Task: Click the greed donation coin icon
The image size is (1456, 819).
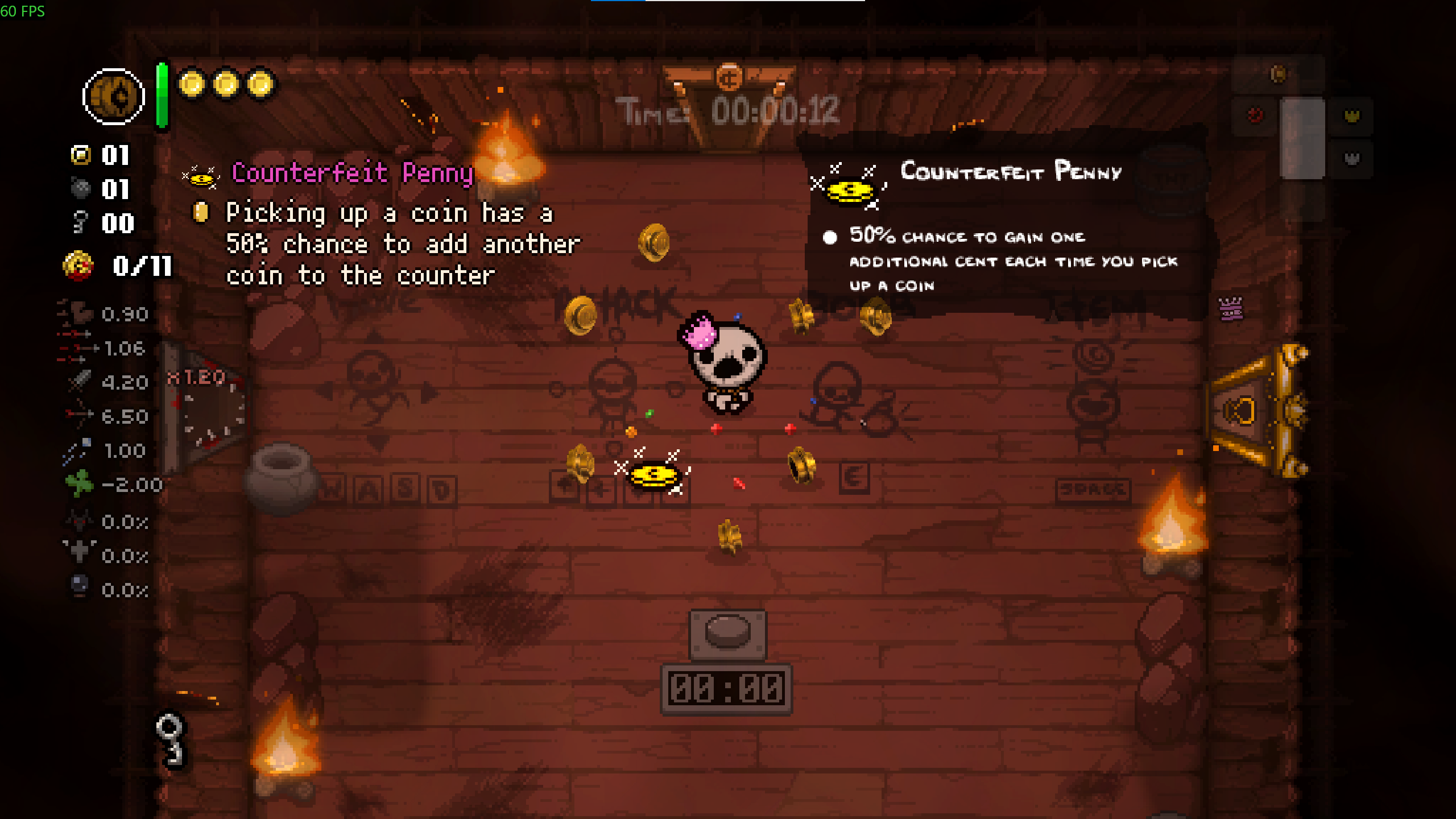Action: pos(78,266)
